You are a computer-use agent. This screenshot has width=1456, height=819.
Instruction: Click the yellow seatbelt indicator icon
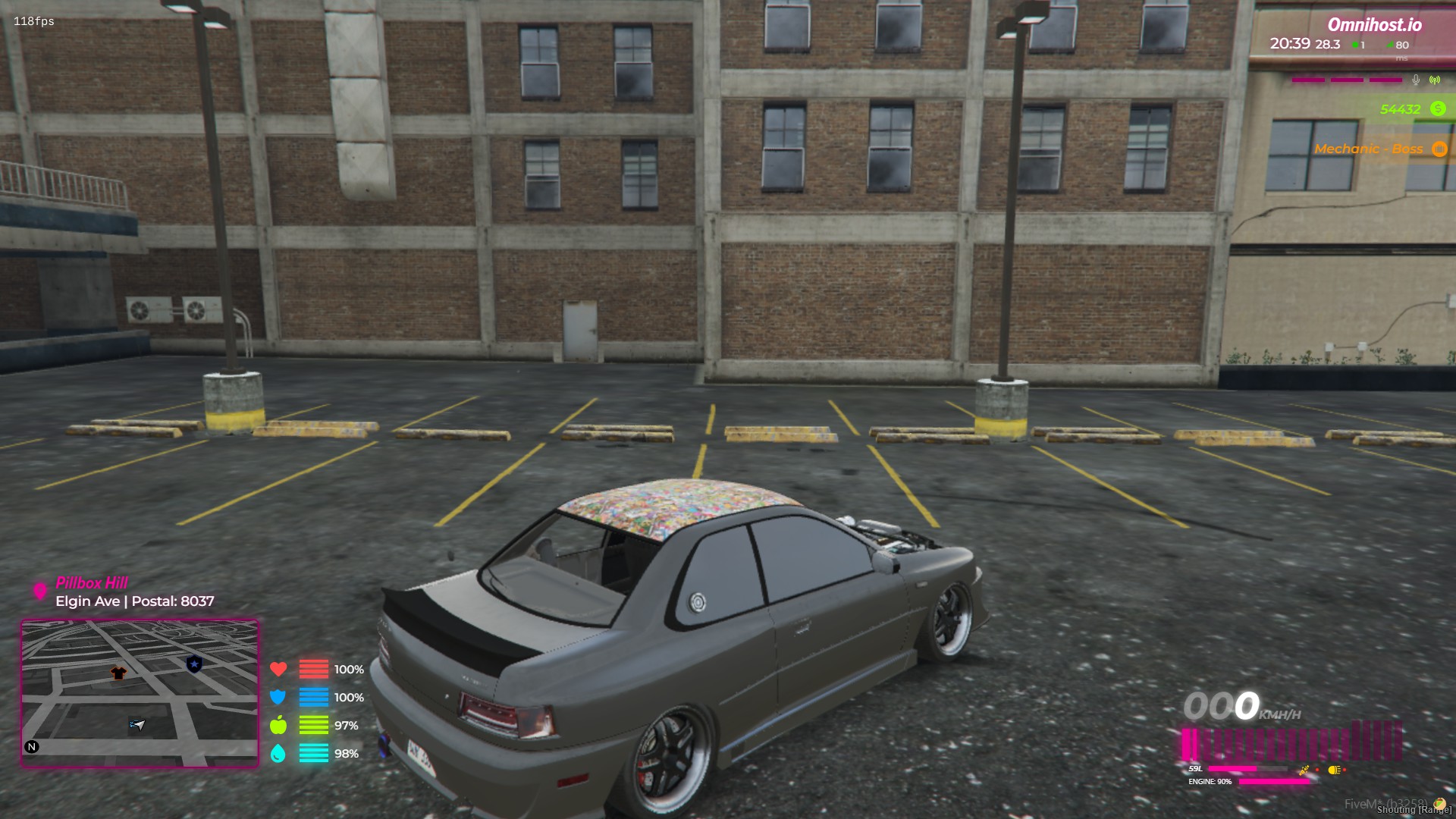coord(1304,770)
